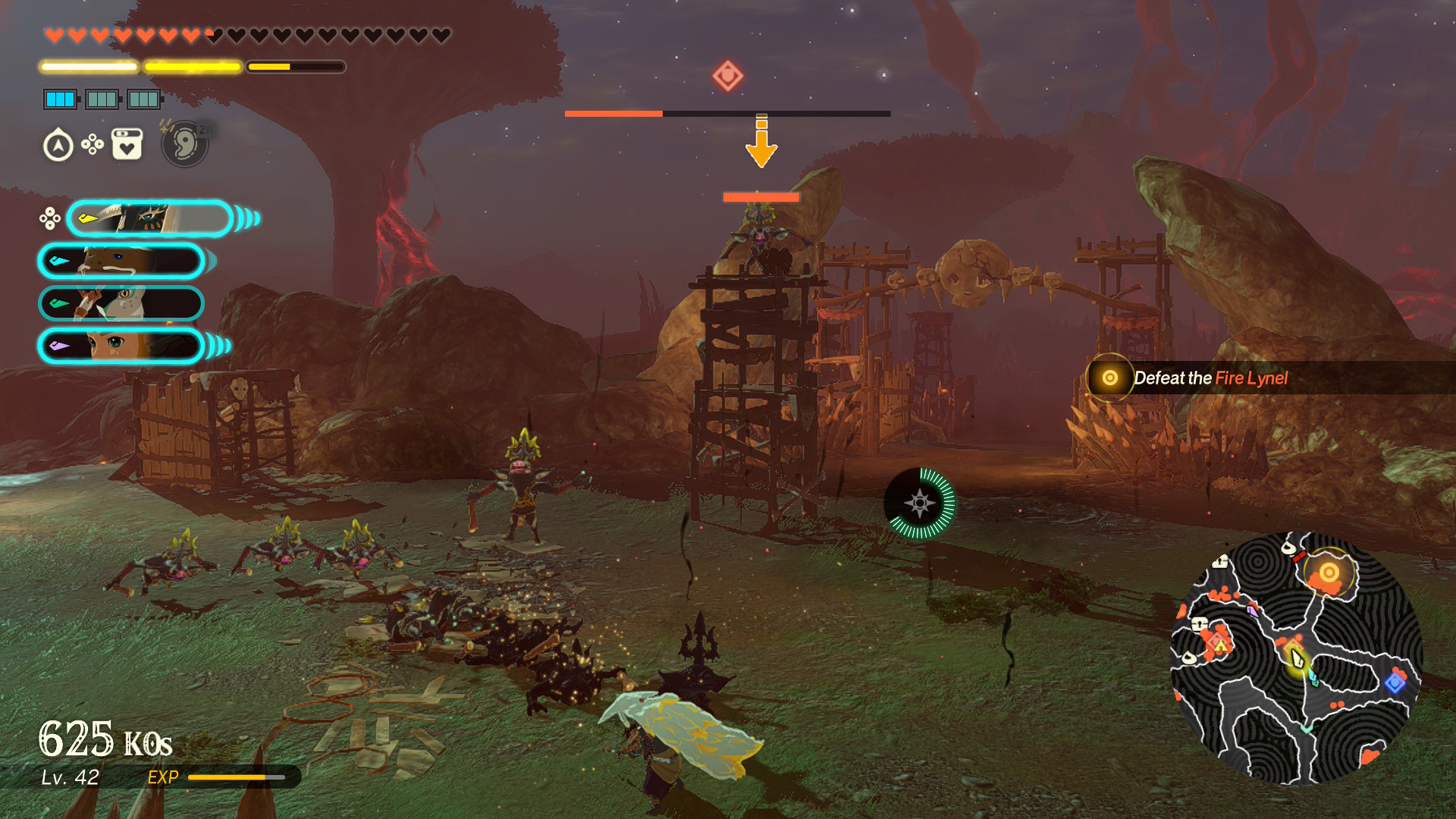Select the glowing gold objective marker on minimap
The width and height of the screenshot is (1456, 819).
point(1329,573)
